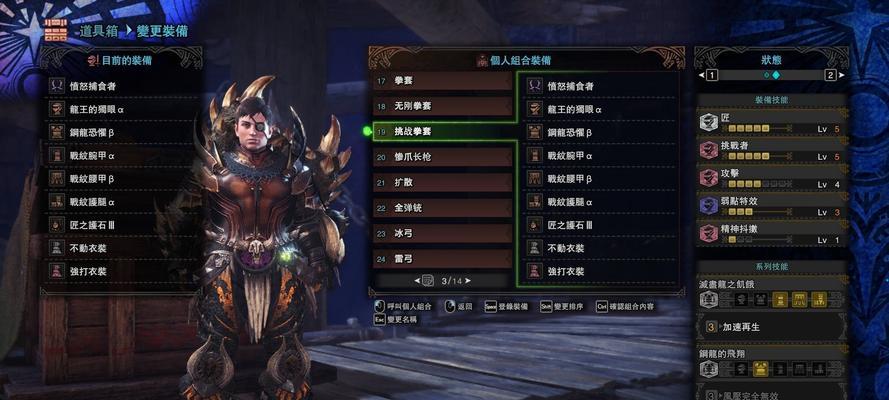This screenshot has height=400, width=889.
Task: Select highlighted loadout 19 挑战拳套
Action: click(x=442, y=131)
